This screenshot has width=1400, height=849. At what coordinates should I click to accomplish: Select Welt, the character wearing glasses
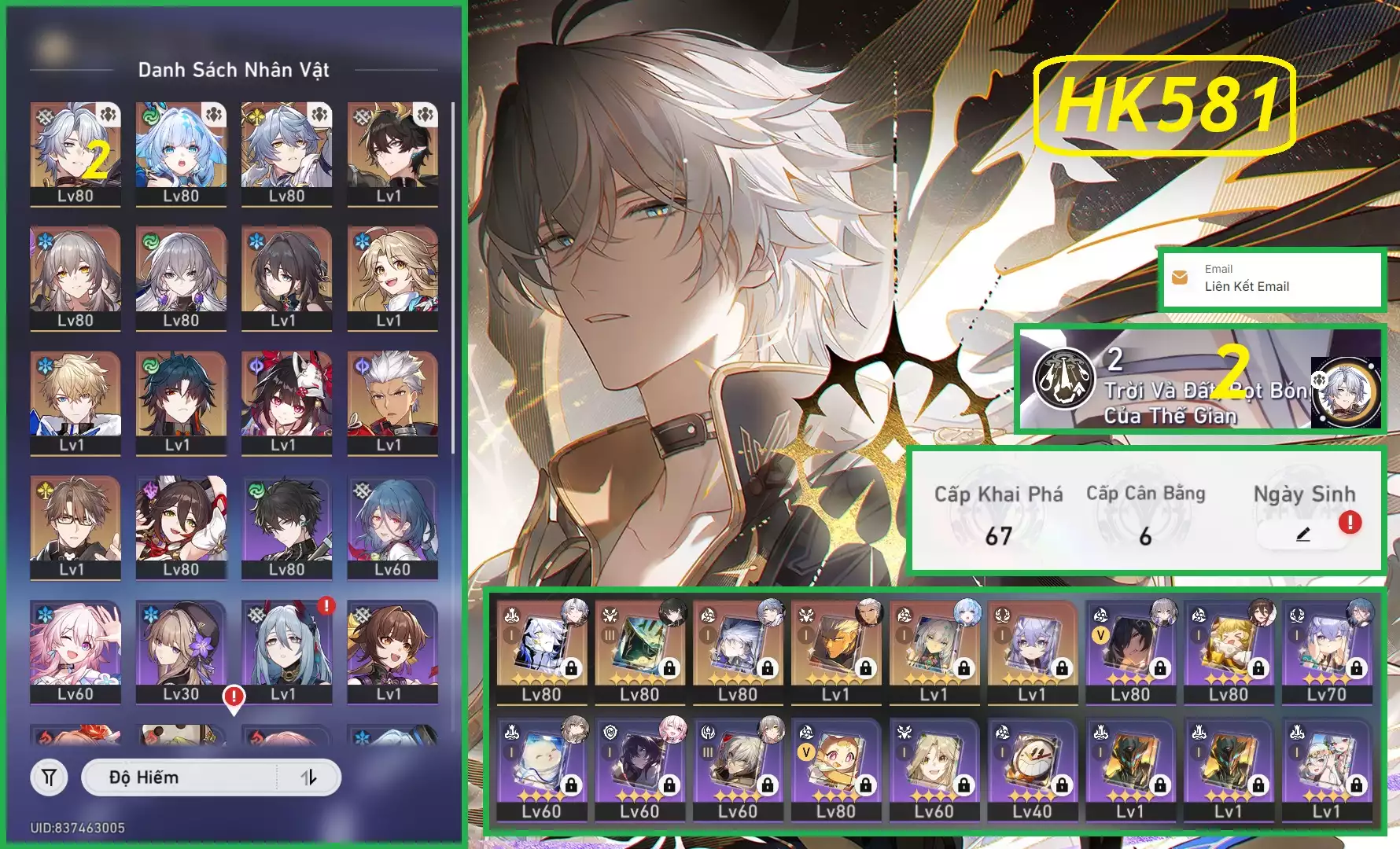(76, 527)
